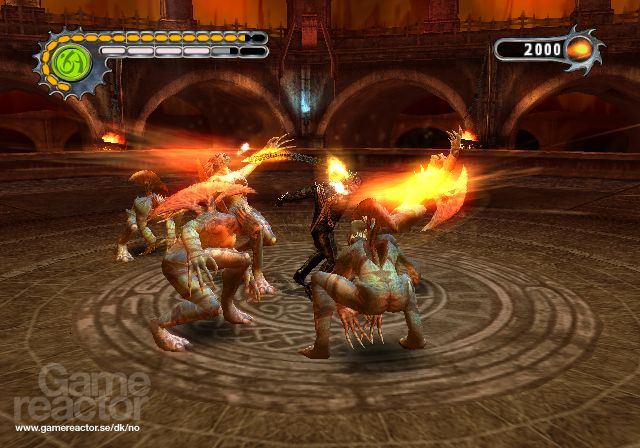Viewport: 640px width, 448px height.
Task: Select the flaming soul orb icon
Action: pos(580,49)
